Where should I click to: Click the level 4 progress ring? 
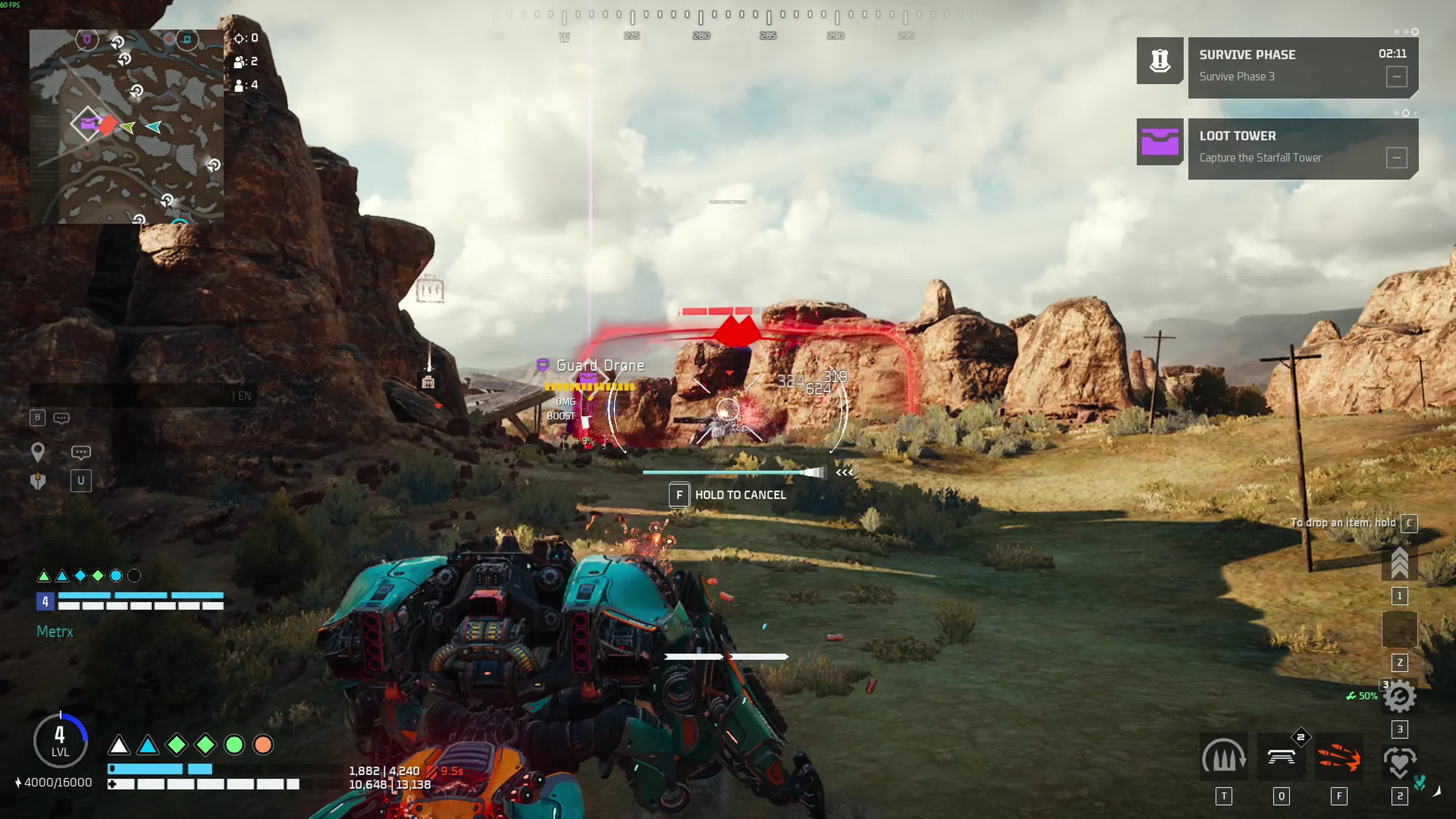[x=60, y=741]
